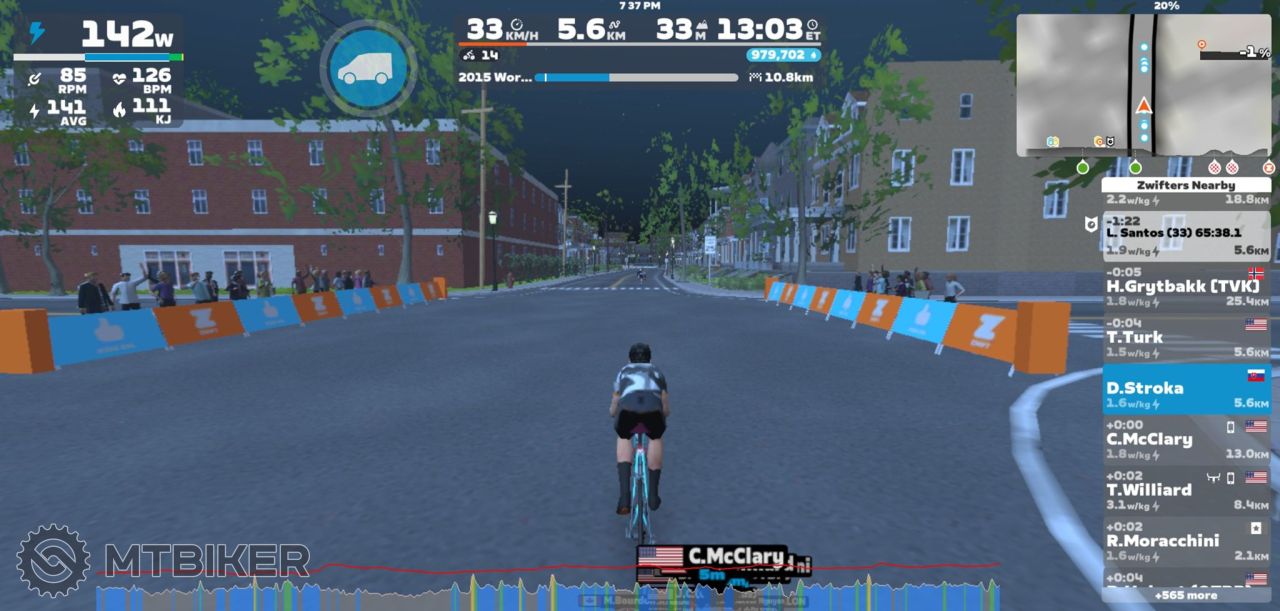The image size is (1280, 611).
Task: Pick T.Williard from the rider list
Action: [1186, 490]
